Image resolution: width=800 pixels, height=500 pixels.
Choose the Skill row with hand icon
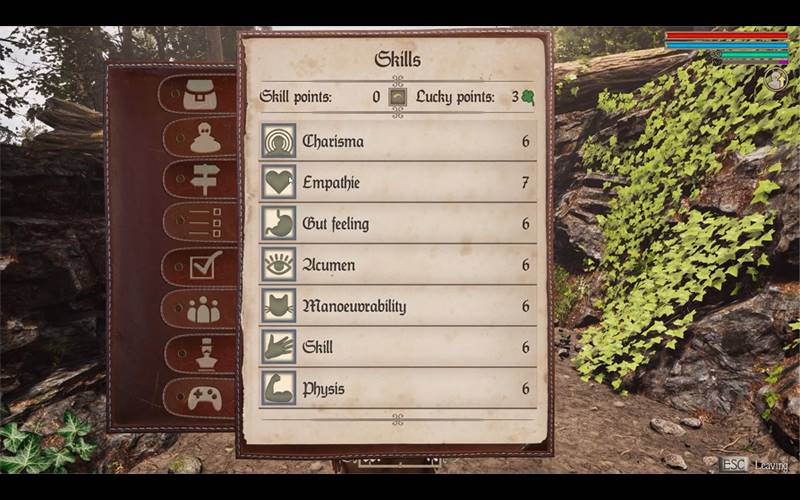click(x=397, y=346)
